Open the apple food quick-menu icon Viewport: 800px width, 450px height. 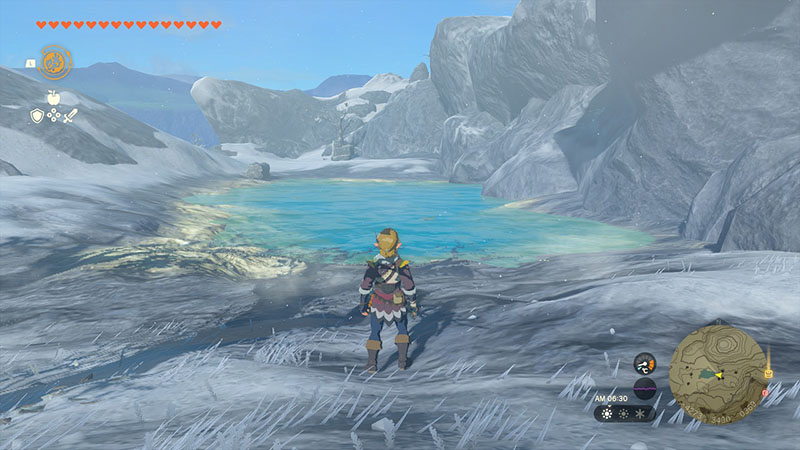(53, 97)
